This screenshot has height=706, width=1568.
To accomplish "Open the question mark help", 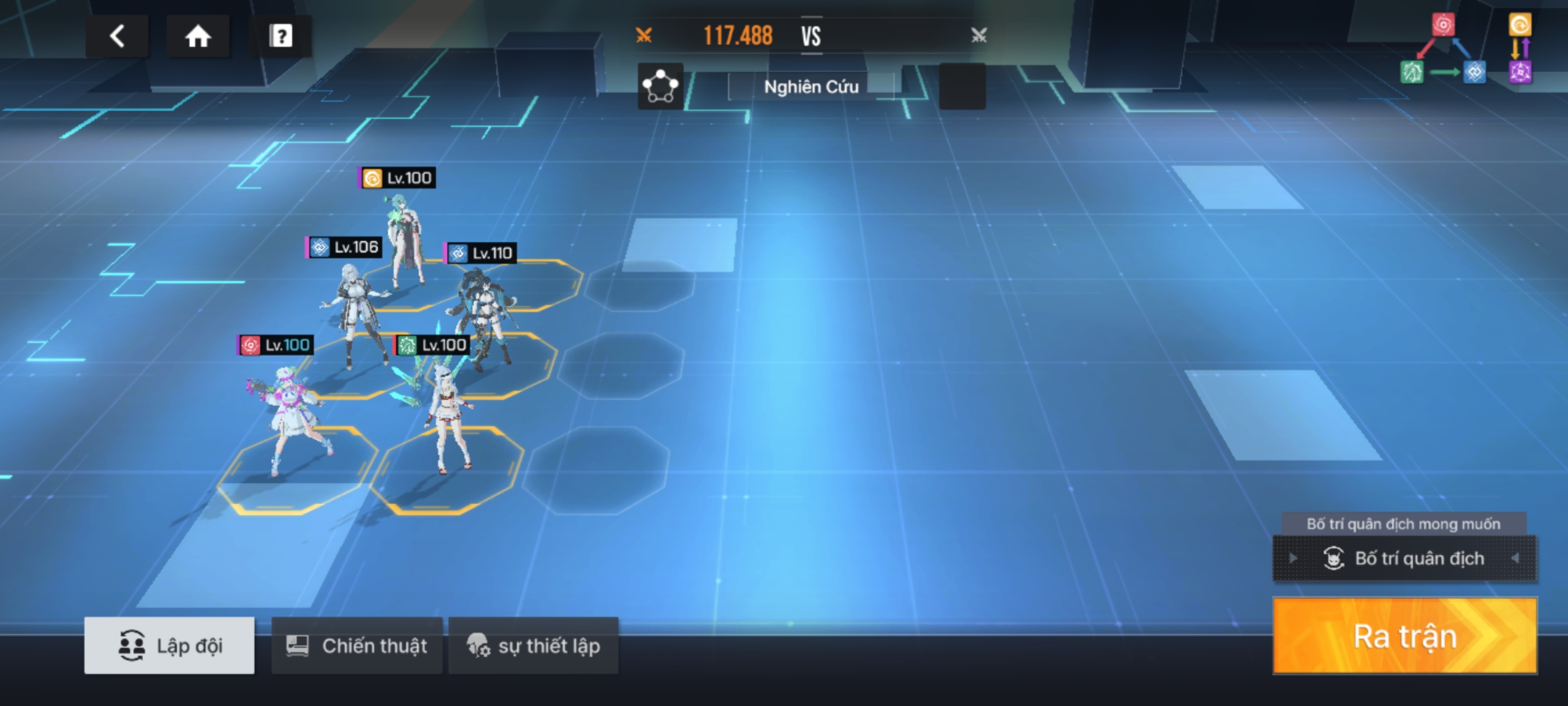I will pyautogui.click(x=281, y=36).
